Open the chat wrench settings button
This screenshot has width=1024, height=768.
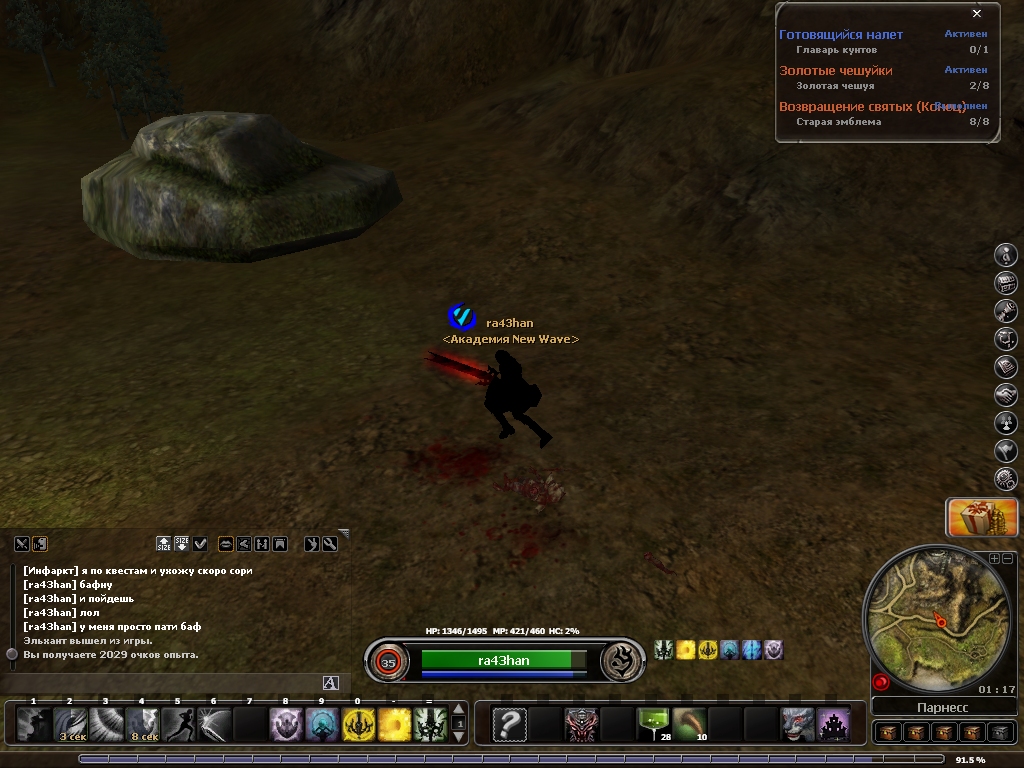click(328, 544)
